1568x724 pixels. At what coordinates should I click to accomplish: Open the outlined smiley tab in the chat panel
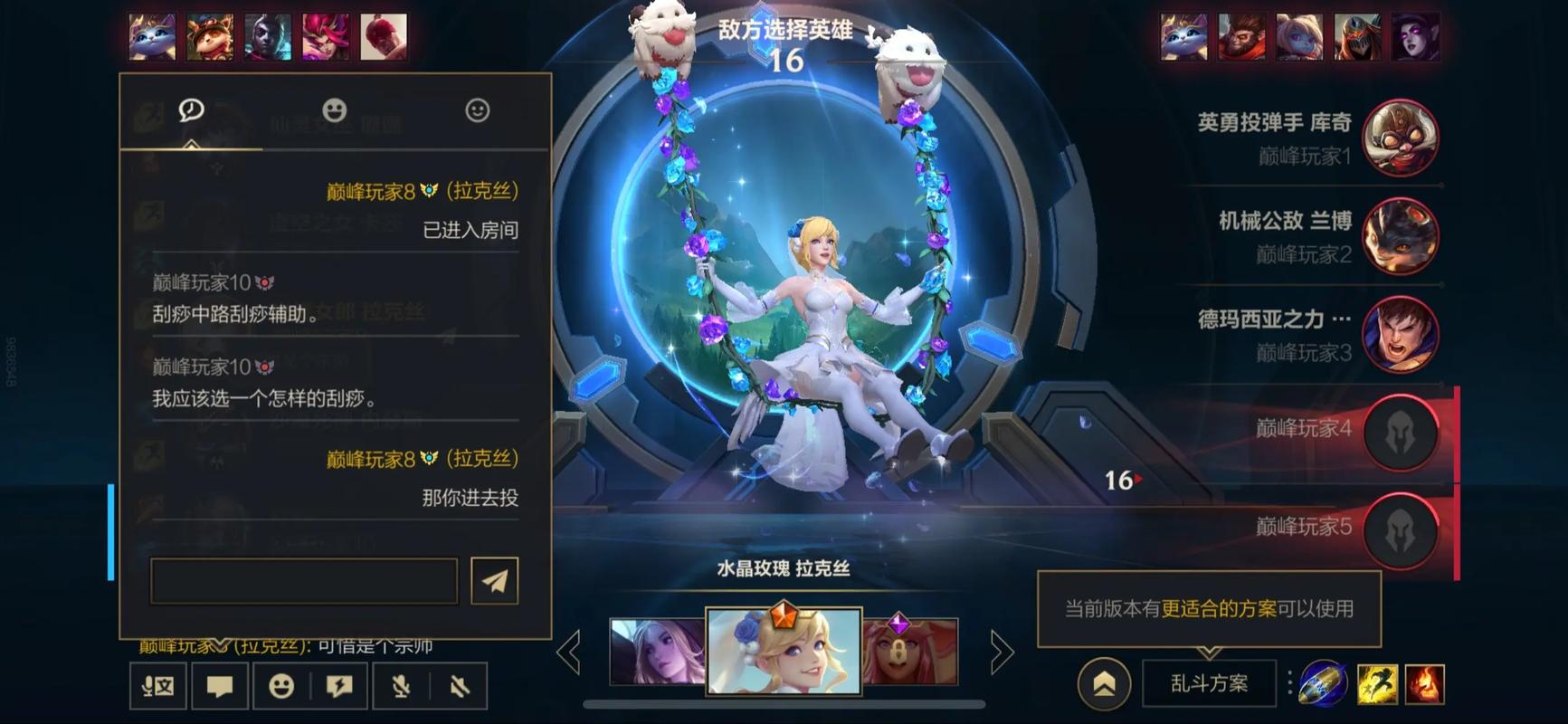tap(478, 110)
